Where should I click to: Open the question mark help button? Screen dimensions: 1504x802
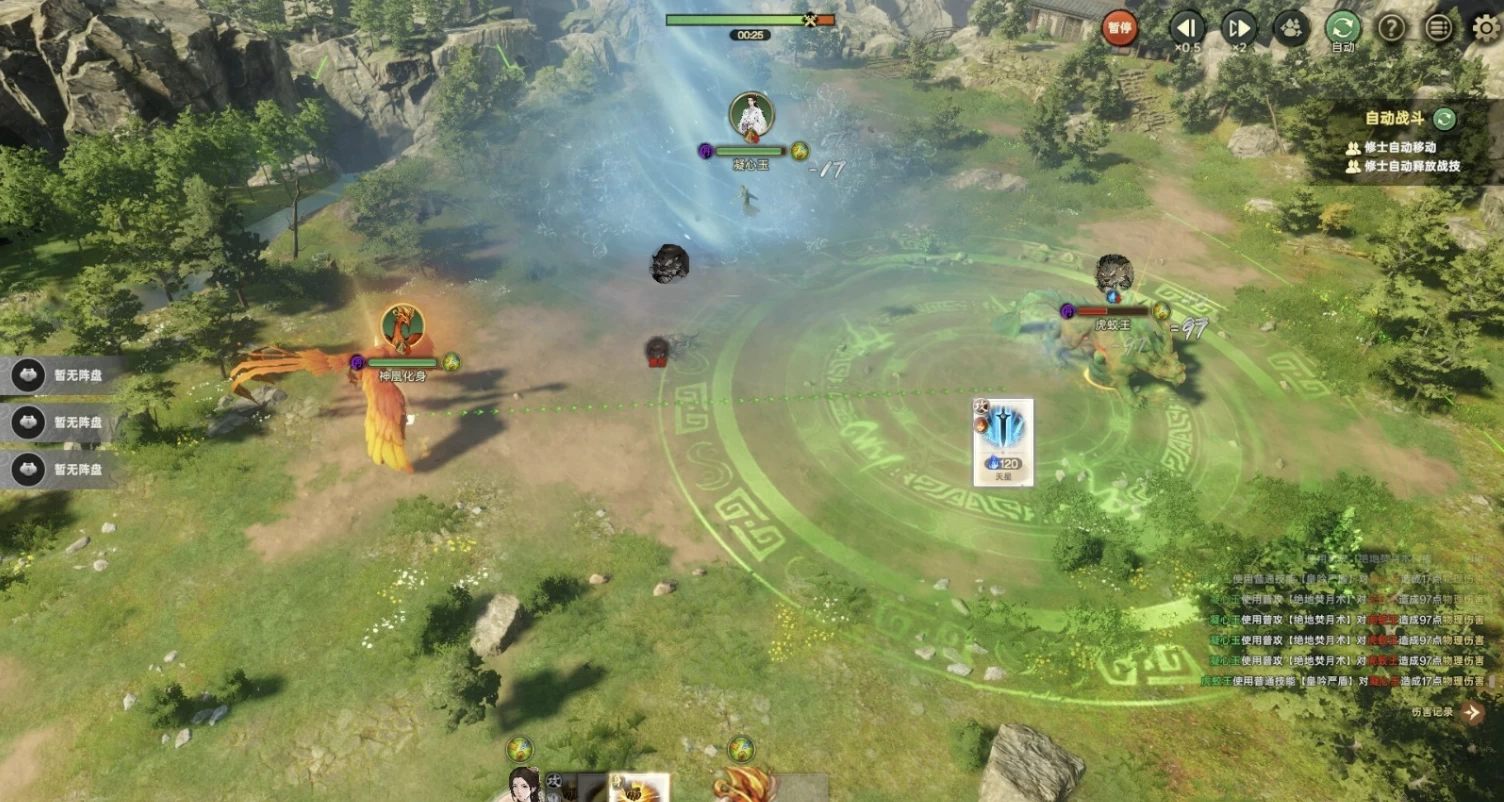tap(1391, 27)
